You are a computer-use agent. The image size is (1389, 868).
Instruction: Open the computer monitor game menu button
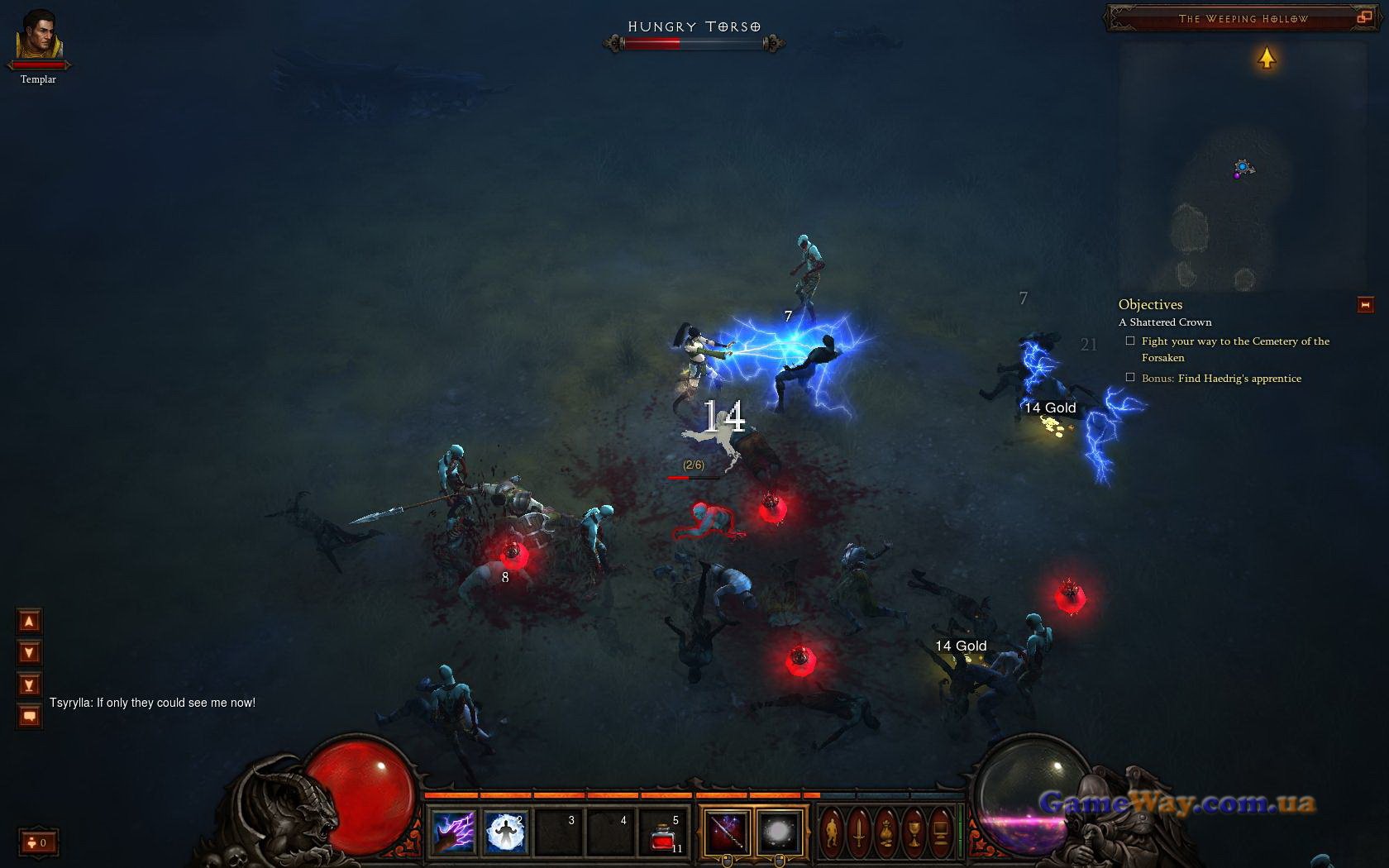pos(941,831)
